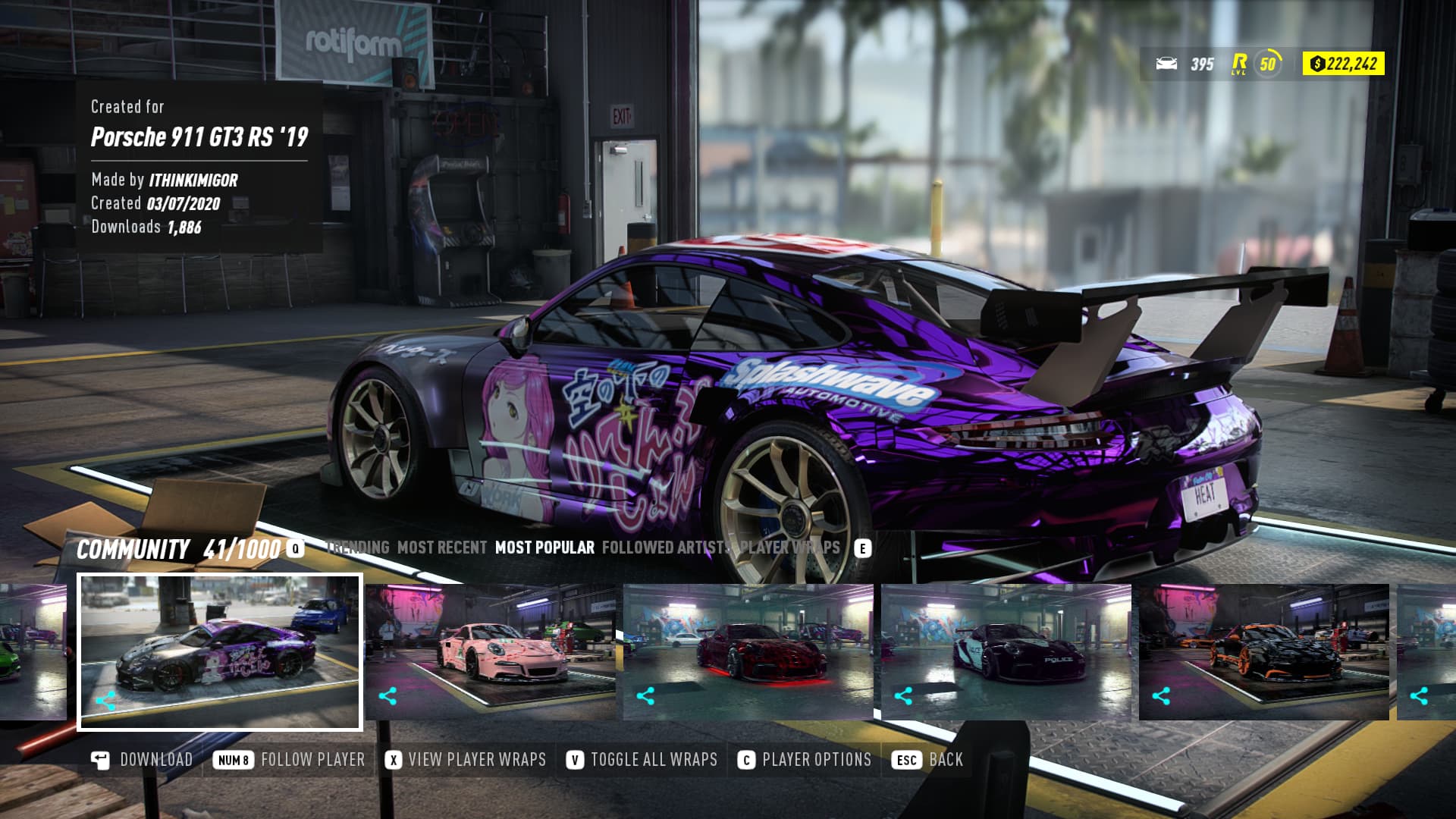Toggle All Wraps option
The height and width of the screenshot is (819, 1456).
click(642, 760)
